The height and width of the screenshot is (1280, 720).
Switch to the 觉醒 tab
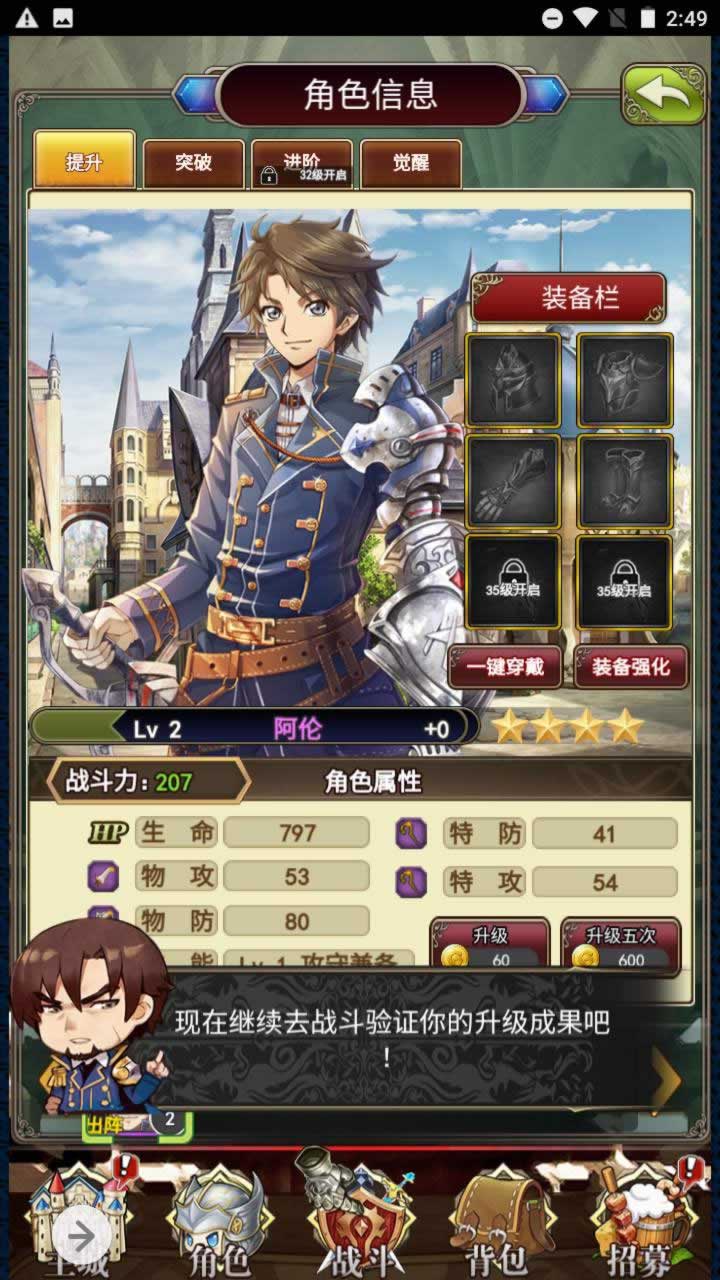tap(410, 164)
